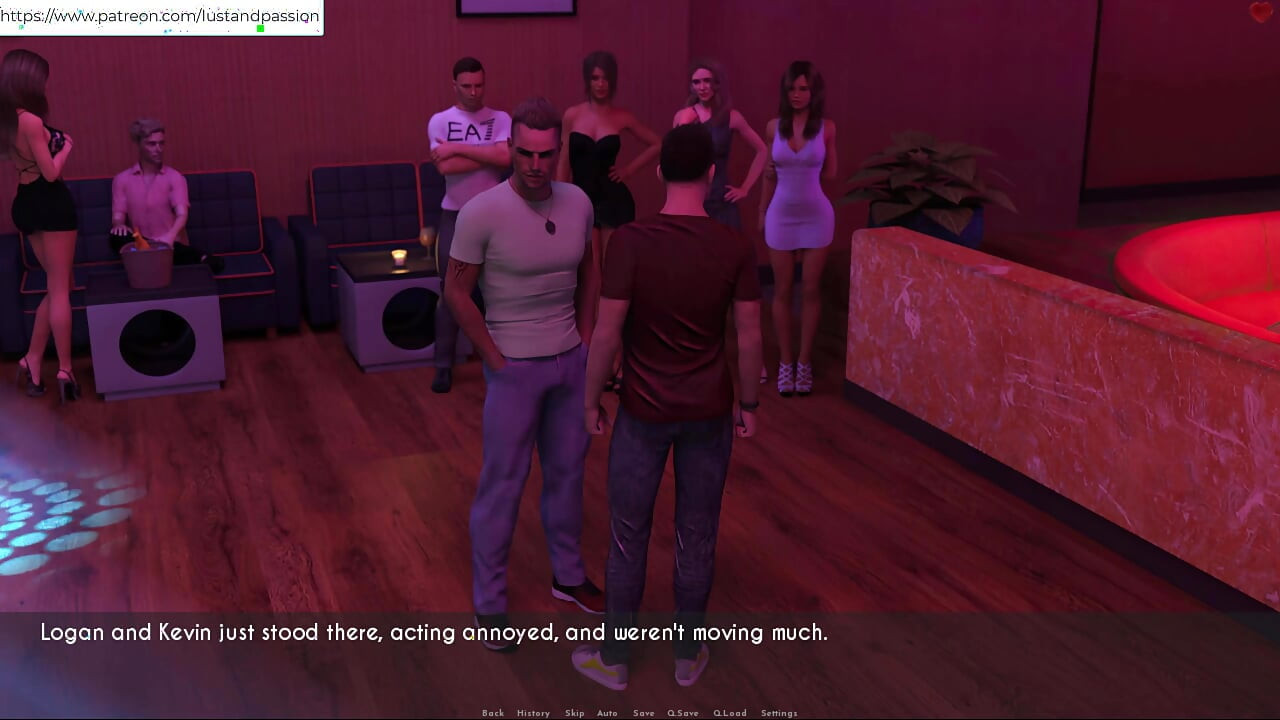Load the latest quicksave with Q.Load
Screen dimensions: 1280x720
click(x=730, y=712)
